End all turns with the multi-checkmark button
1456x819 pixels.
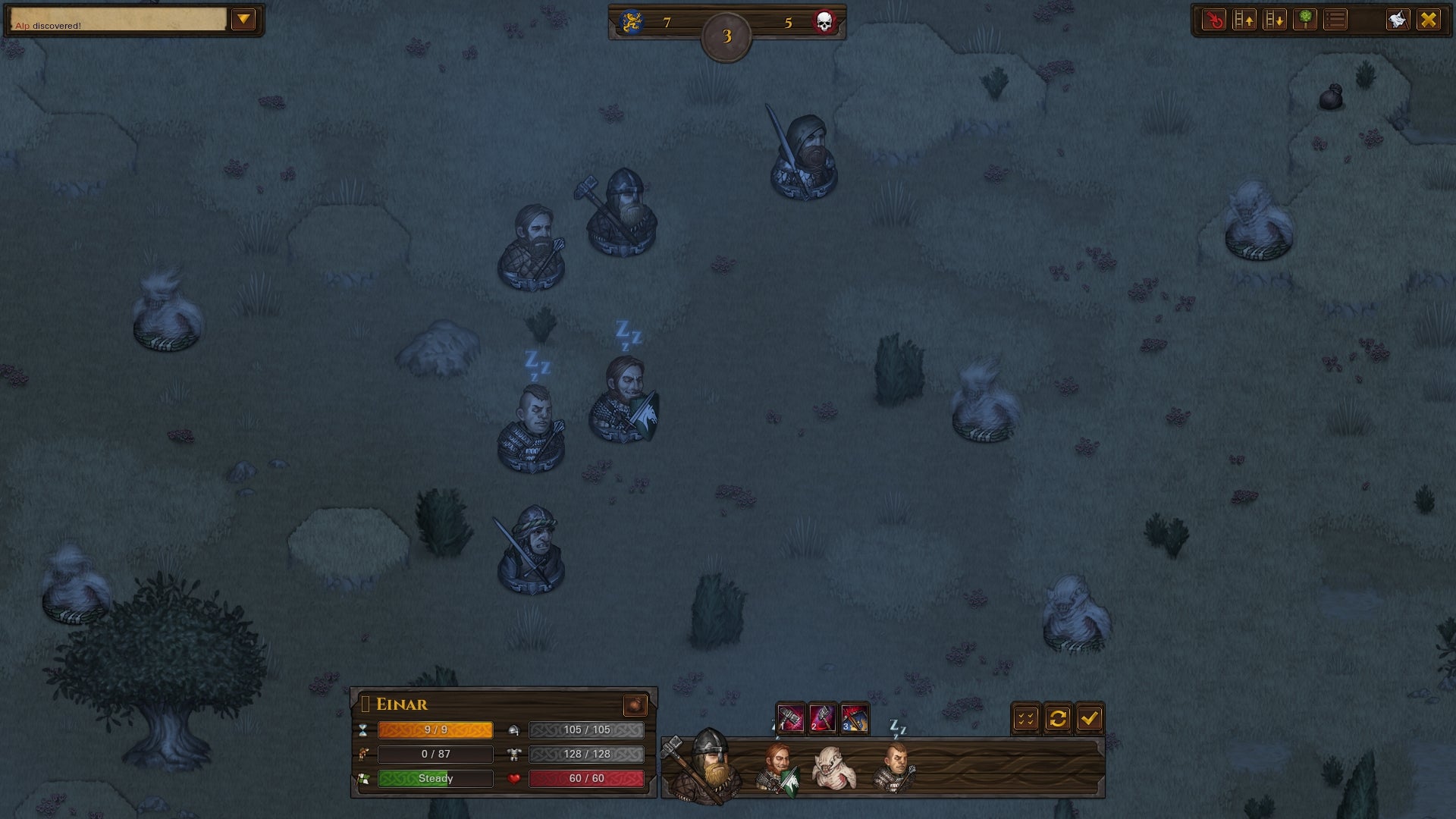[1026, 718]
